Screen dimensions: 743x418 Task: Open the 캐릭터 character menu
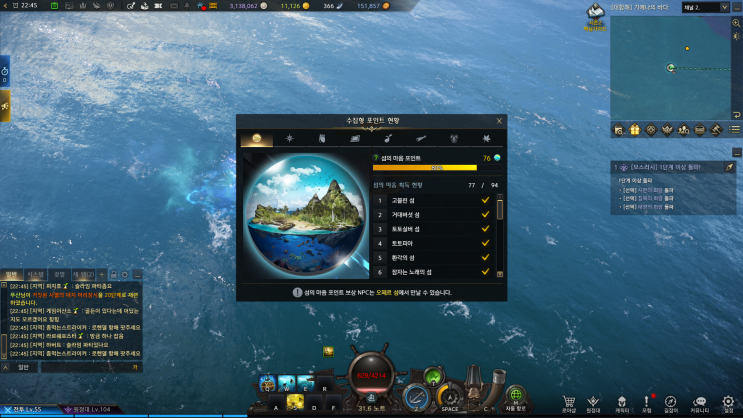tap(621, 400)
